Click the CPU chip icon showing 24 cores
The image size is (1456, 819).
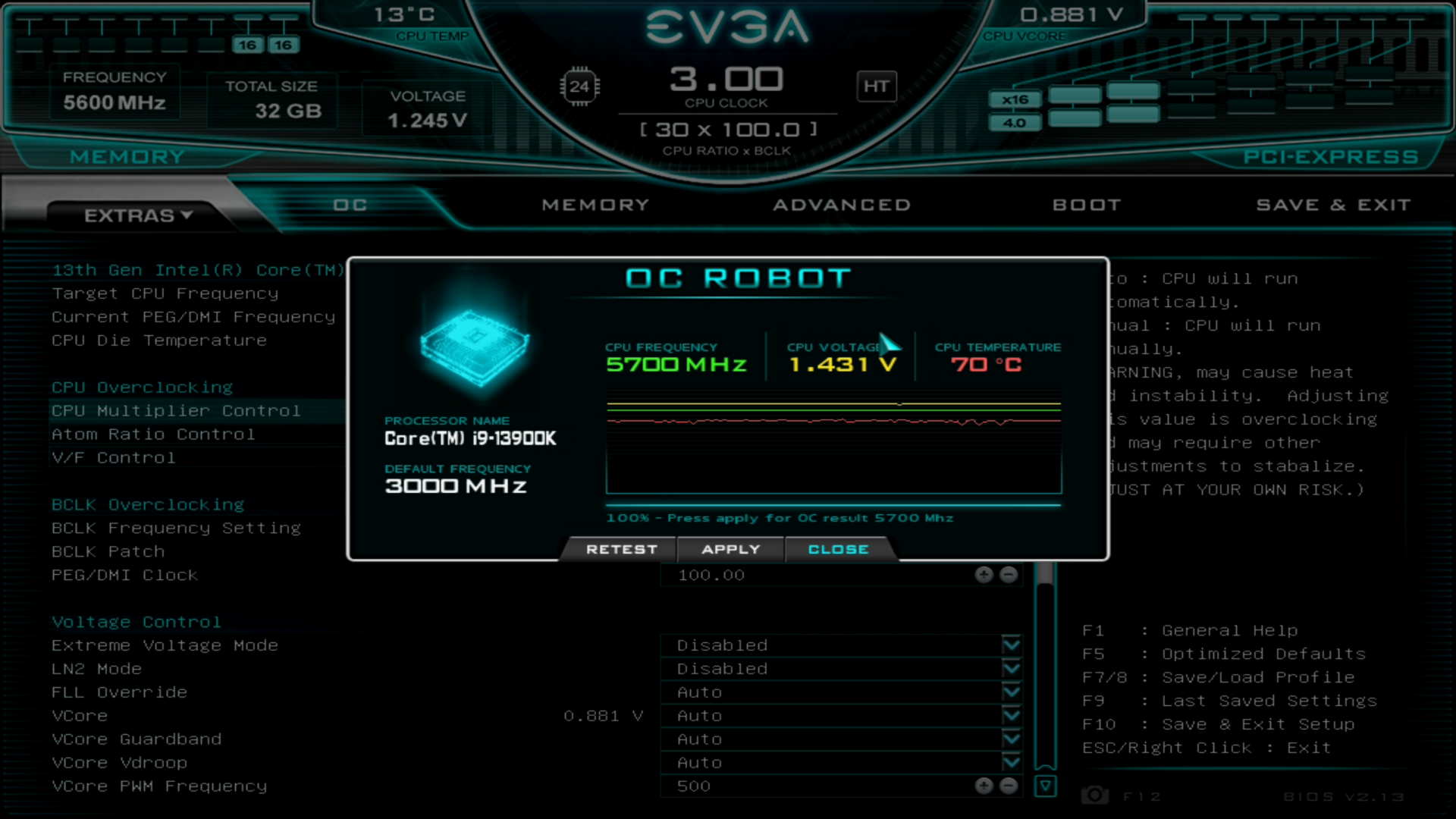click(x=579, y=86)
